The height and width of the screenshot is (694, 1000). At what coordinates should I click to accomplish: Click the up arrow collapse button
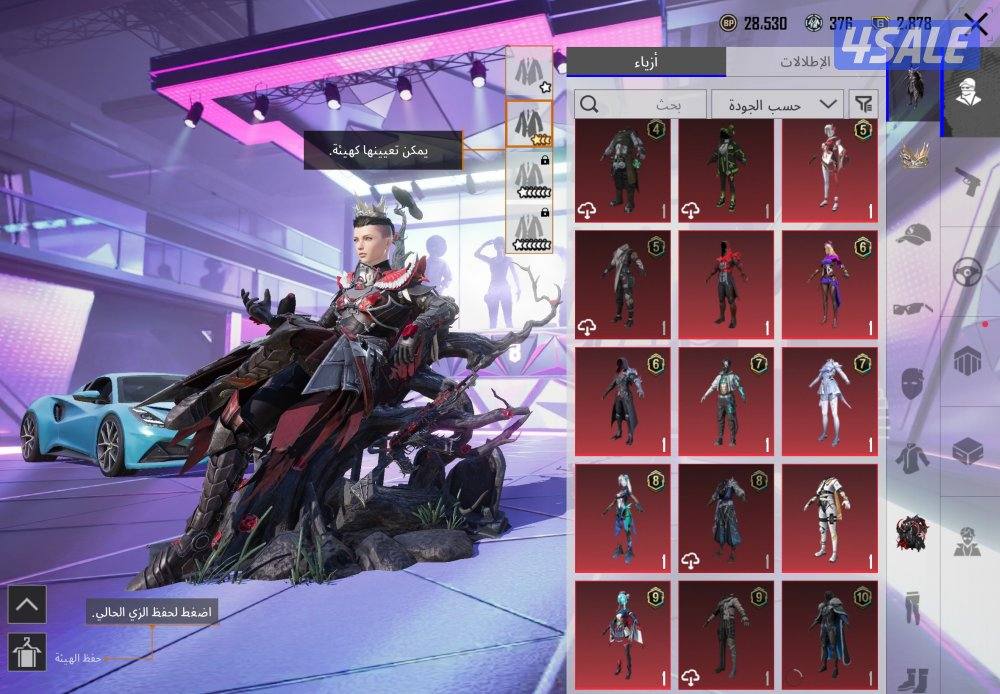point(25,603)
